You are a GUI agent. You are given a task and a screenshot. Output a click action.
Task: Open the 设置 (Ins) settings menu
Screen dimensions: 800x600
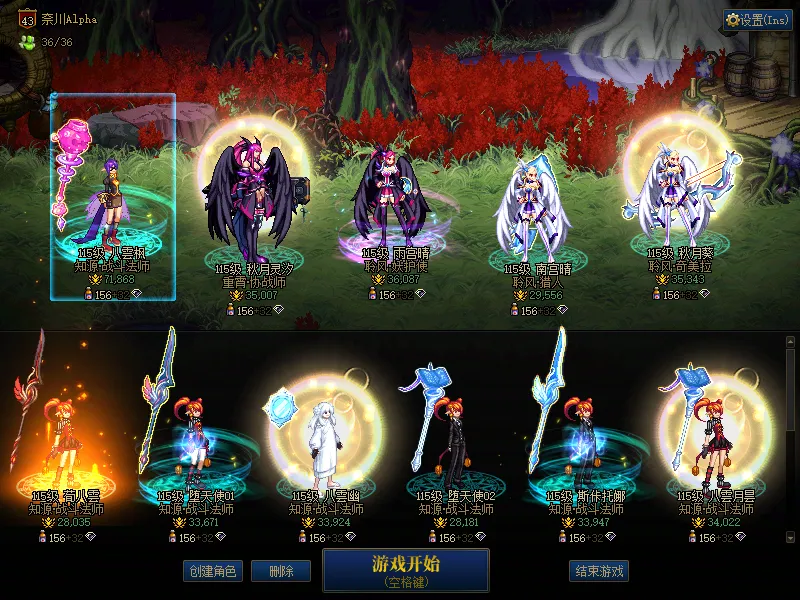click(x=758, y=19)
